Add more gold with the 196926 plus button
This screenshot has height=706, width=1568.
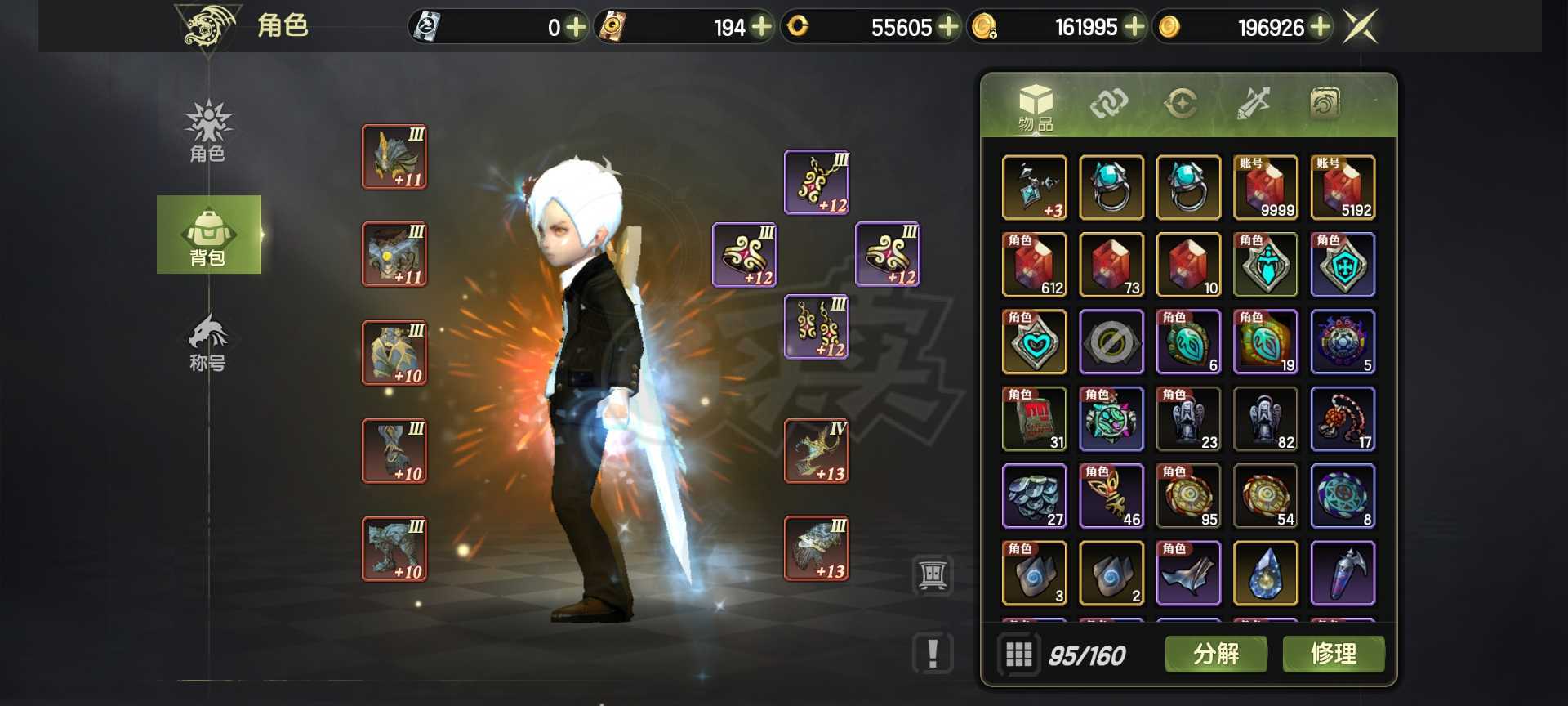click(1320, 27)
